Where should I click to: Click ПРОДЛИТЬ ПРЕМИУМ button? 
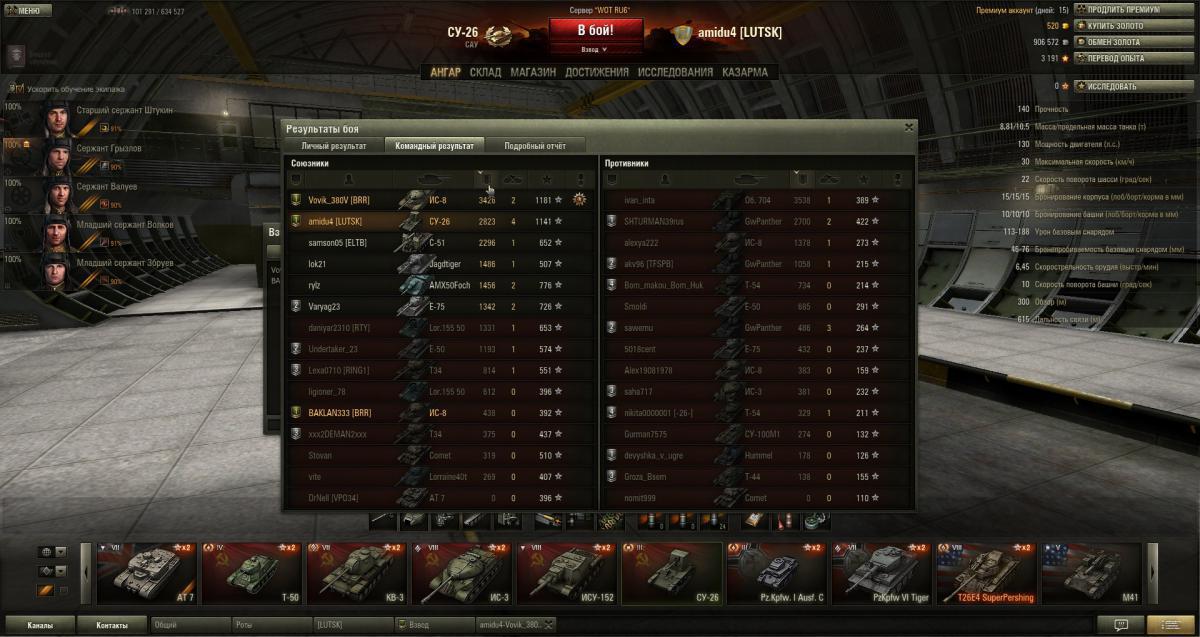(1122, 10)
